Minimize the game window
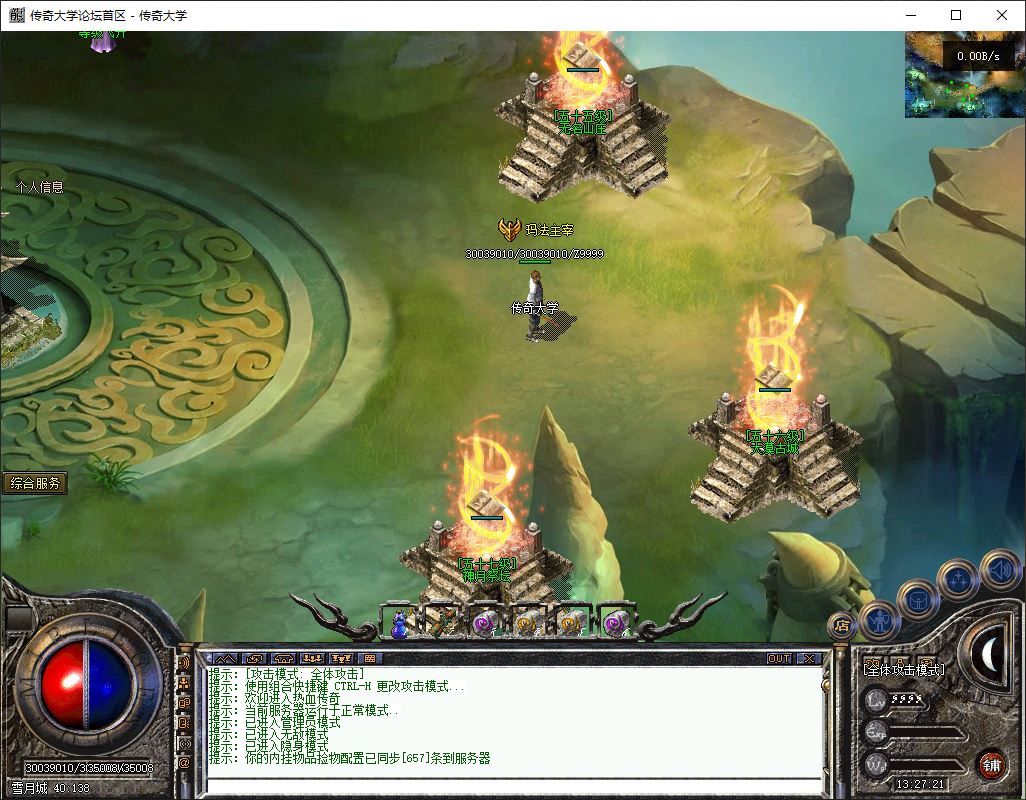1026x800 pixels. tap(910, 15)
